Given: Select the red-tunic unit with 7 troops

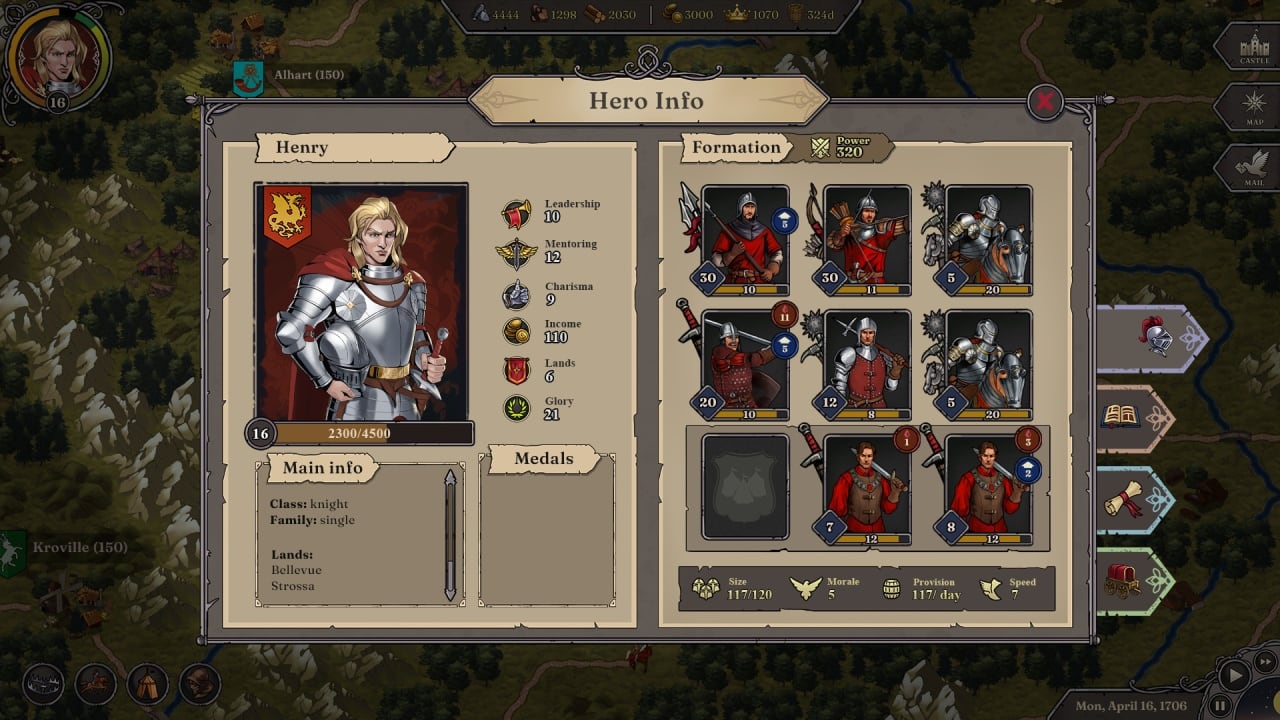Looking at the screenshot, I should click(867, 489).
